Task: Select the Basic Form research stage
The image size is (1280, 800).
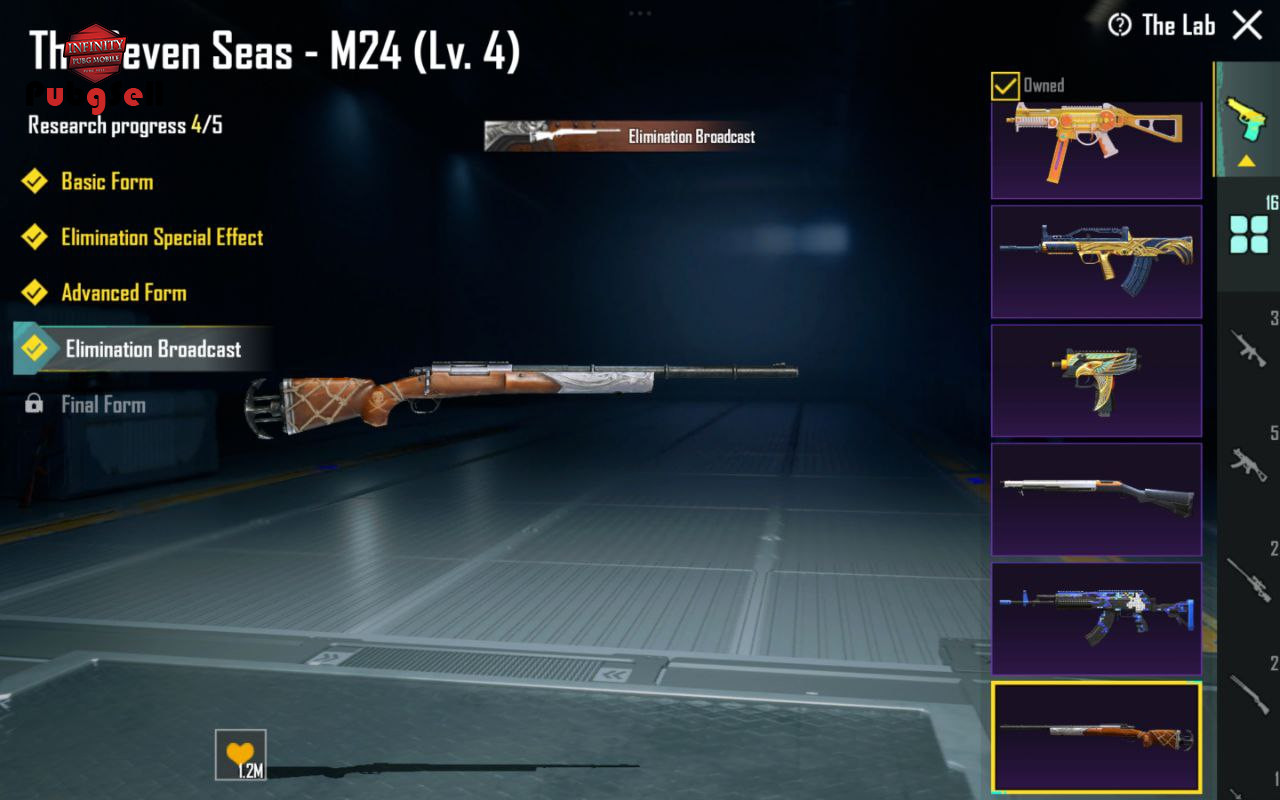Action: click(x=106, y=182)
